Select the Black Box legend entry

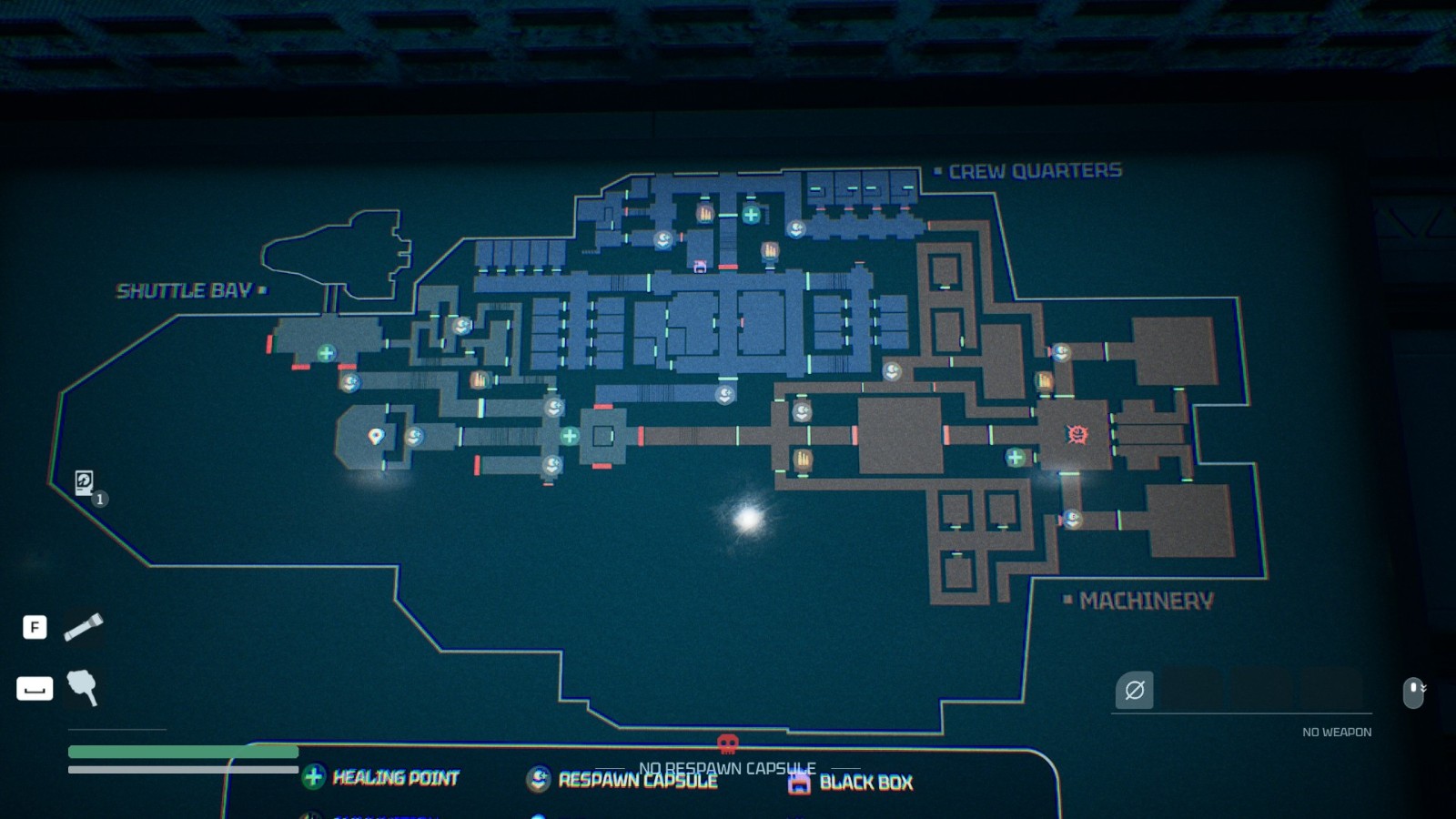[851, 783]
